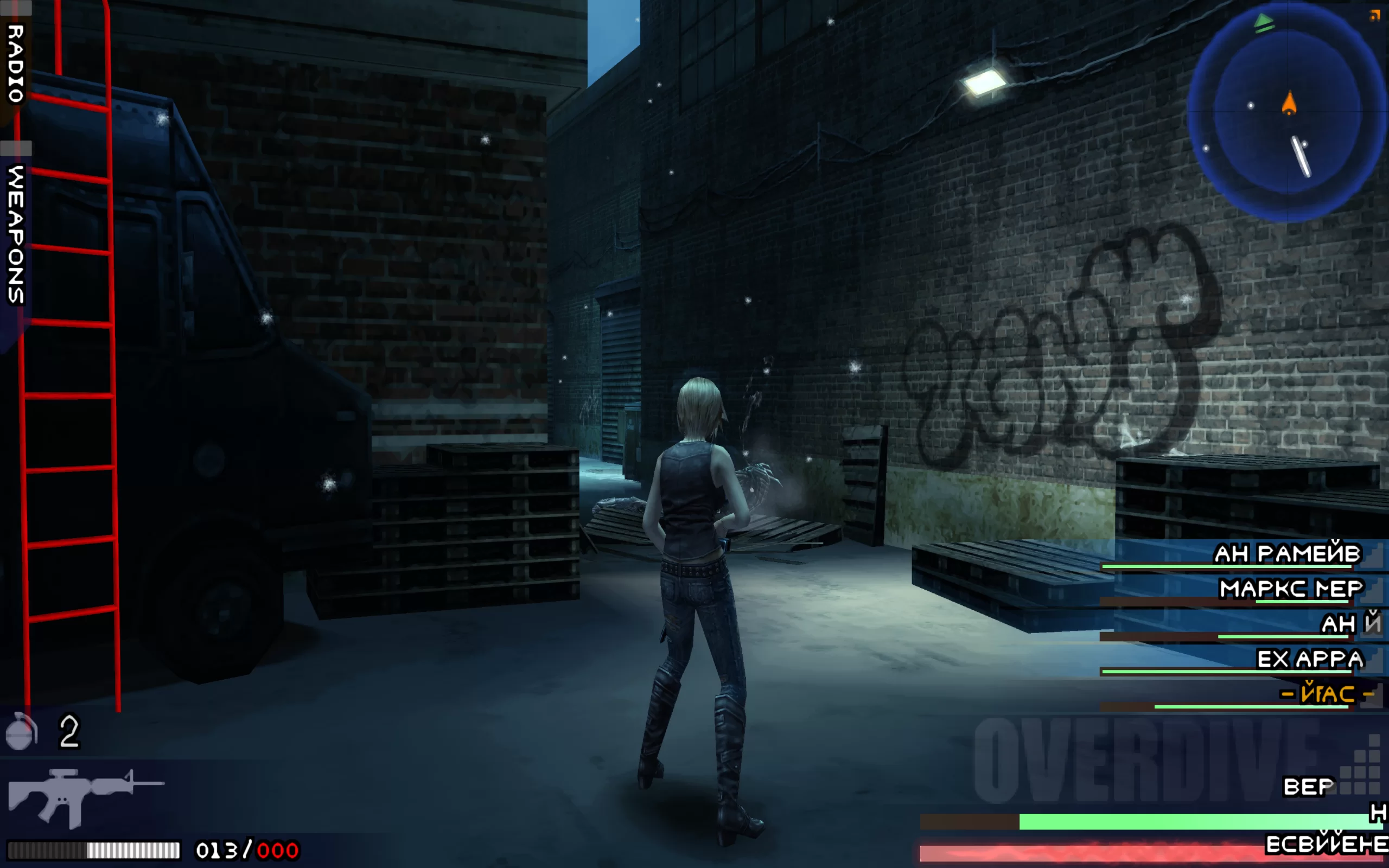The height and width of the screenshot is (868, 1389).
Task: Select the АН РАМЕЙВ squad entry
Action: 1286,554
